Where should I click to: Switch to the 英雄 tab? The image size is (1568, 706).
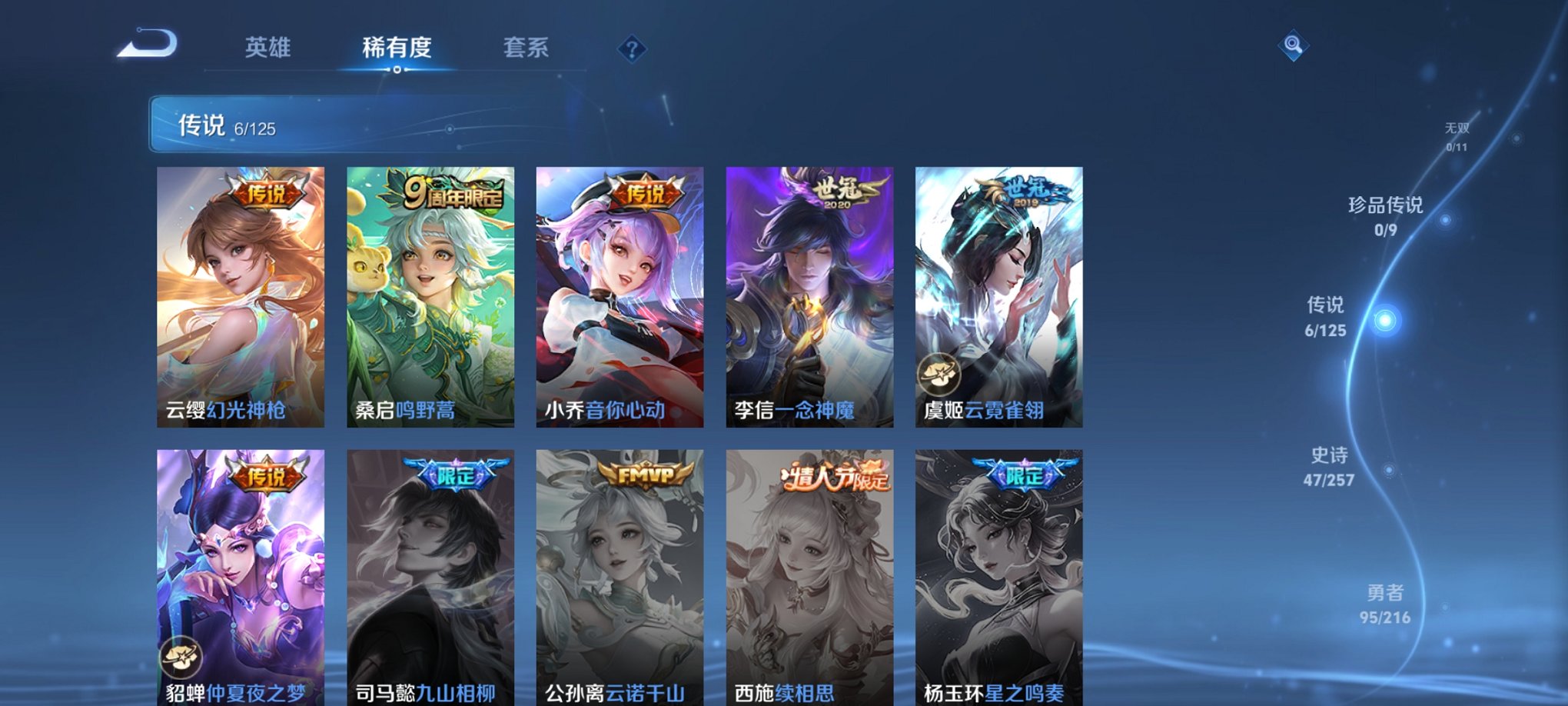point(267,48)
